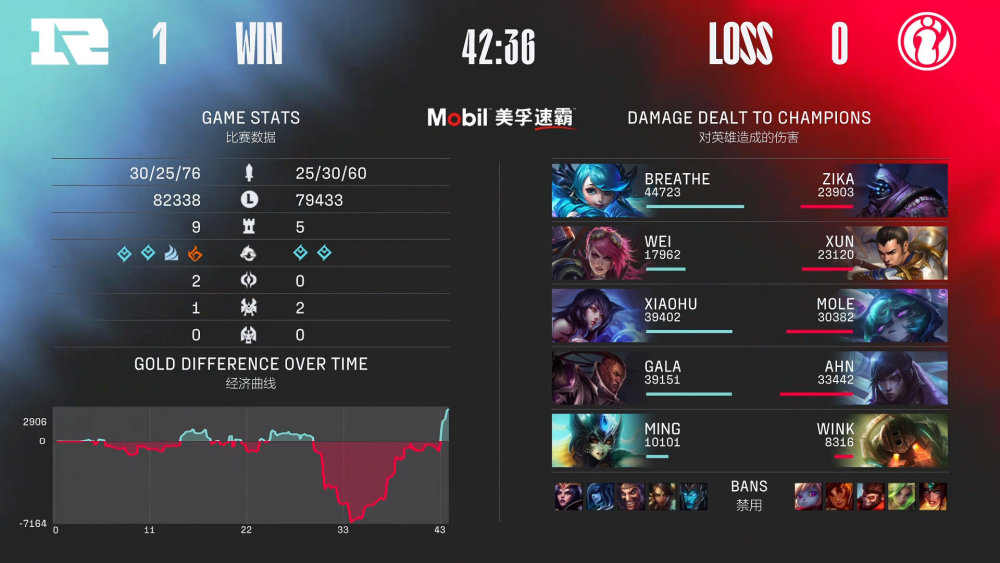Choose WEI's champion portrait
The image size is (1000, 563).
click(595, 253)
